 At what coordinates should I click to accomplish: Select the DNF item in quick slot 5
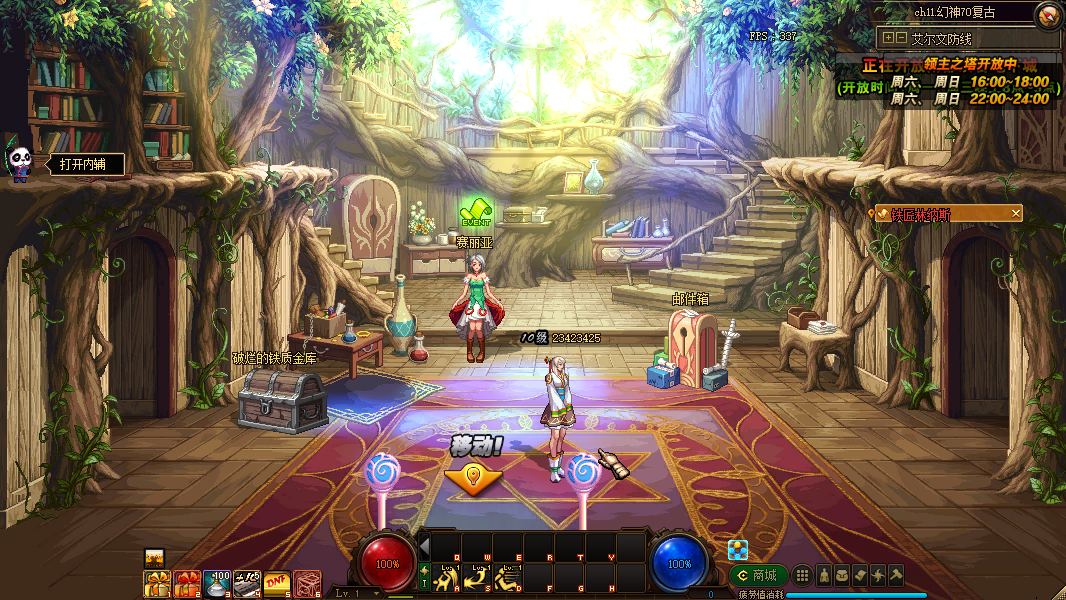click(x=277, y=582)
